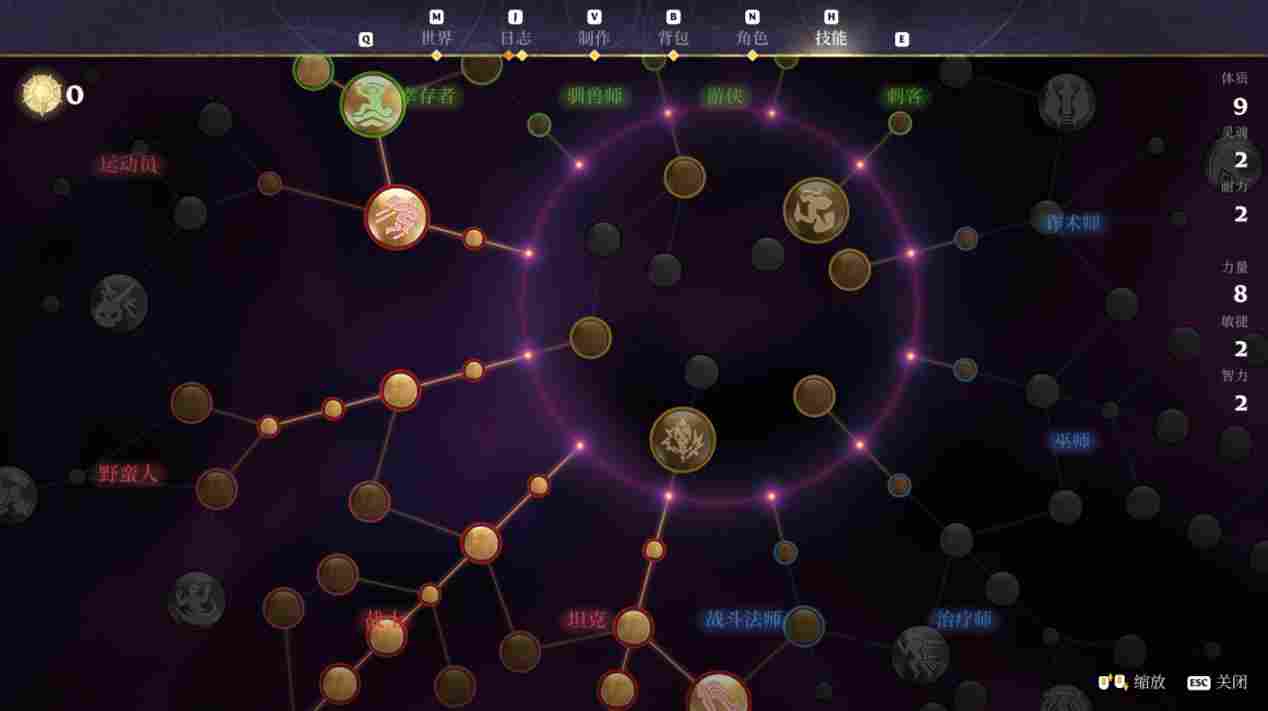Click the large red-ringed skill node below 幸存者
The height and width of the screenshot is (711, 1268).
397,217
